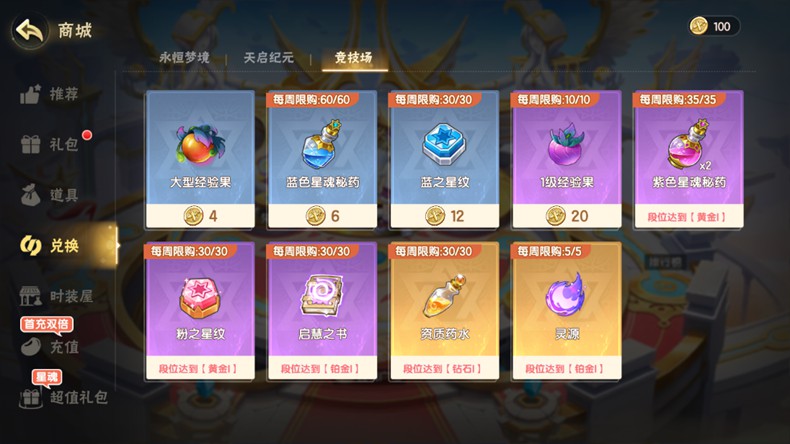The width and height of the screenshot is (790, 444).
Task: Switch to the 永恒梦境 tab
Action: pyautogui.click(x=184, y=58)
